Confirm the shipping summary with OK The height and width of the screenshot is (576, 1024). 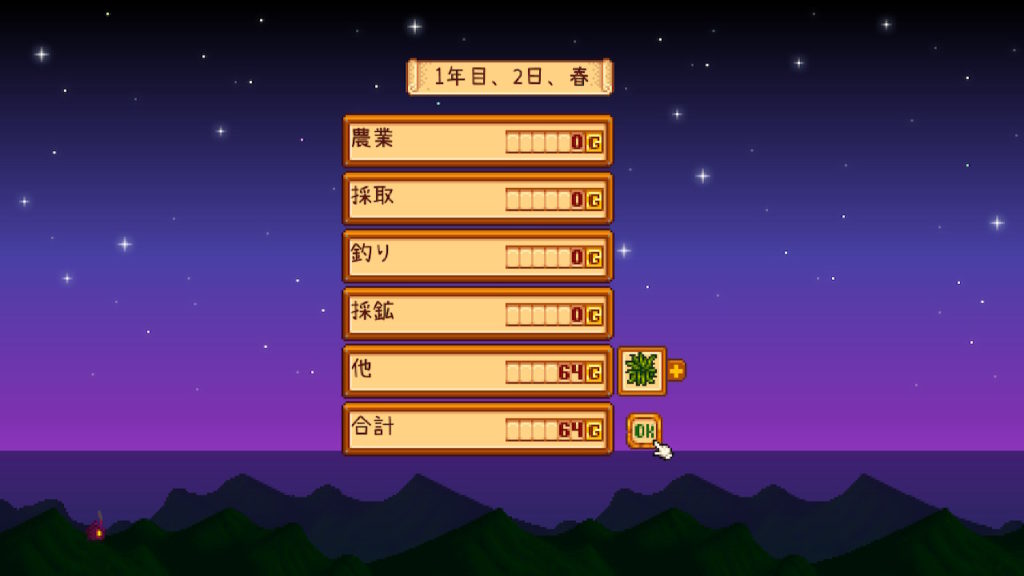point(644,430)
